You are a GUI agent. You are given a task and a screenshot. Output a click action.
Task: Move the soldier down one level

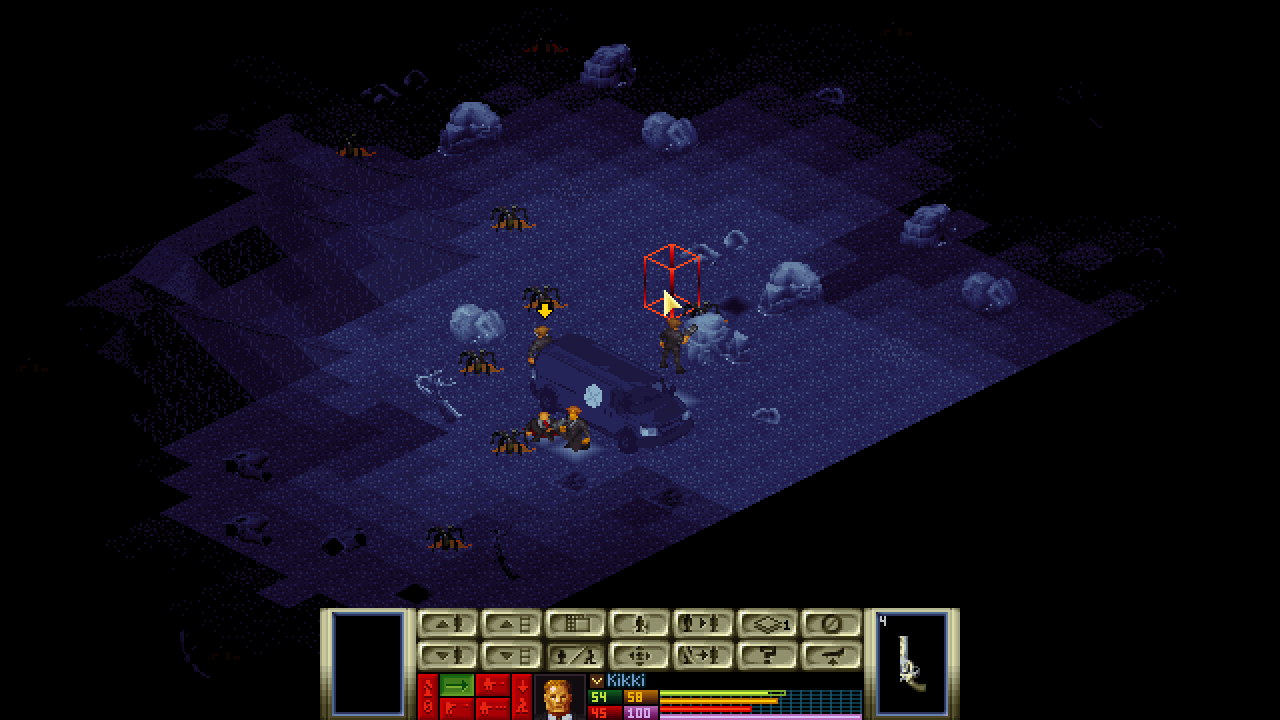click(447, 656)
